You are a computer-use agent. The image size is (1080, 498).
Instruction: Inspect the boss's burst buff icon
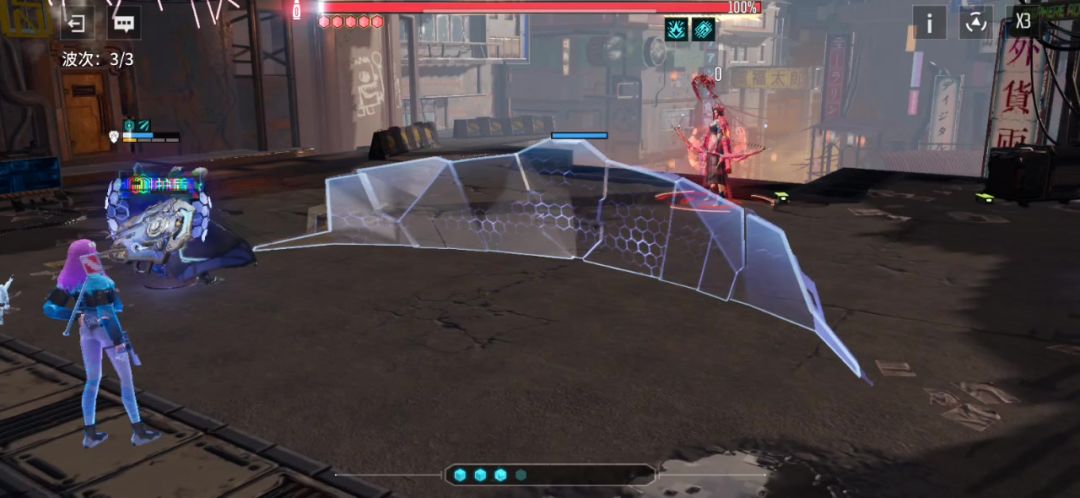pos(677,30)
